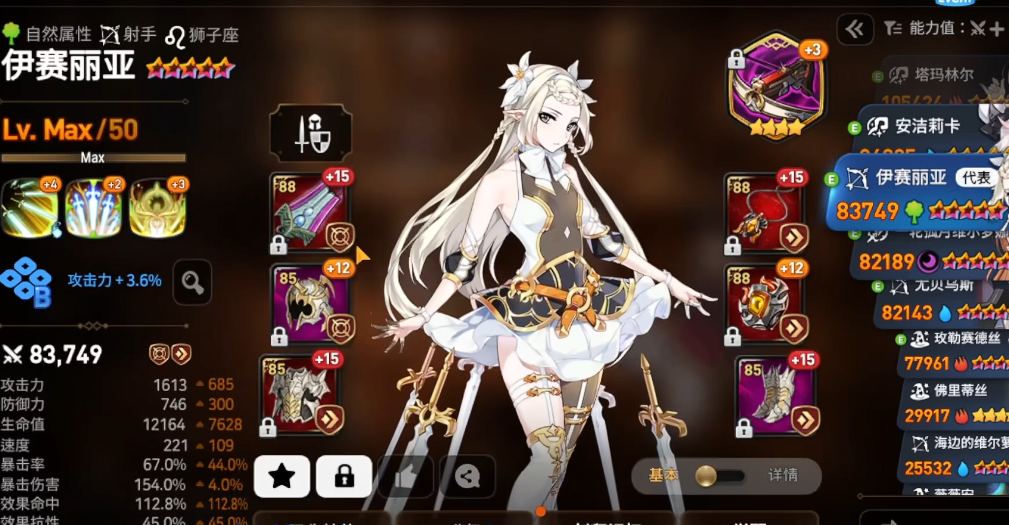This screenshot has width=1009, height=525.
Task: Open the +15 body armor slot
Action: tap(302, 394)
